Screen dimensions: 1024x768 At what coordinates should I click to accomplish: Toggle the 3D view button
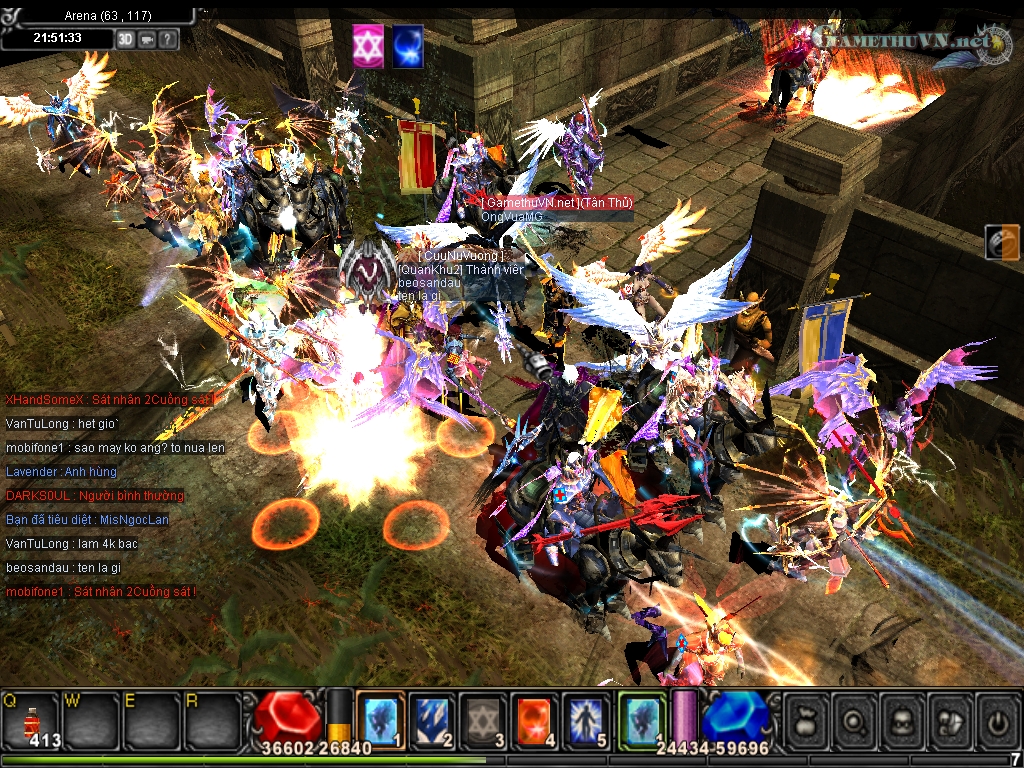125,39
